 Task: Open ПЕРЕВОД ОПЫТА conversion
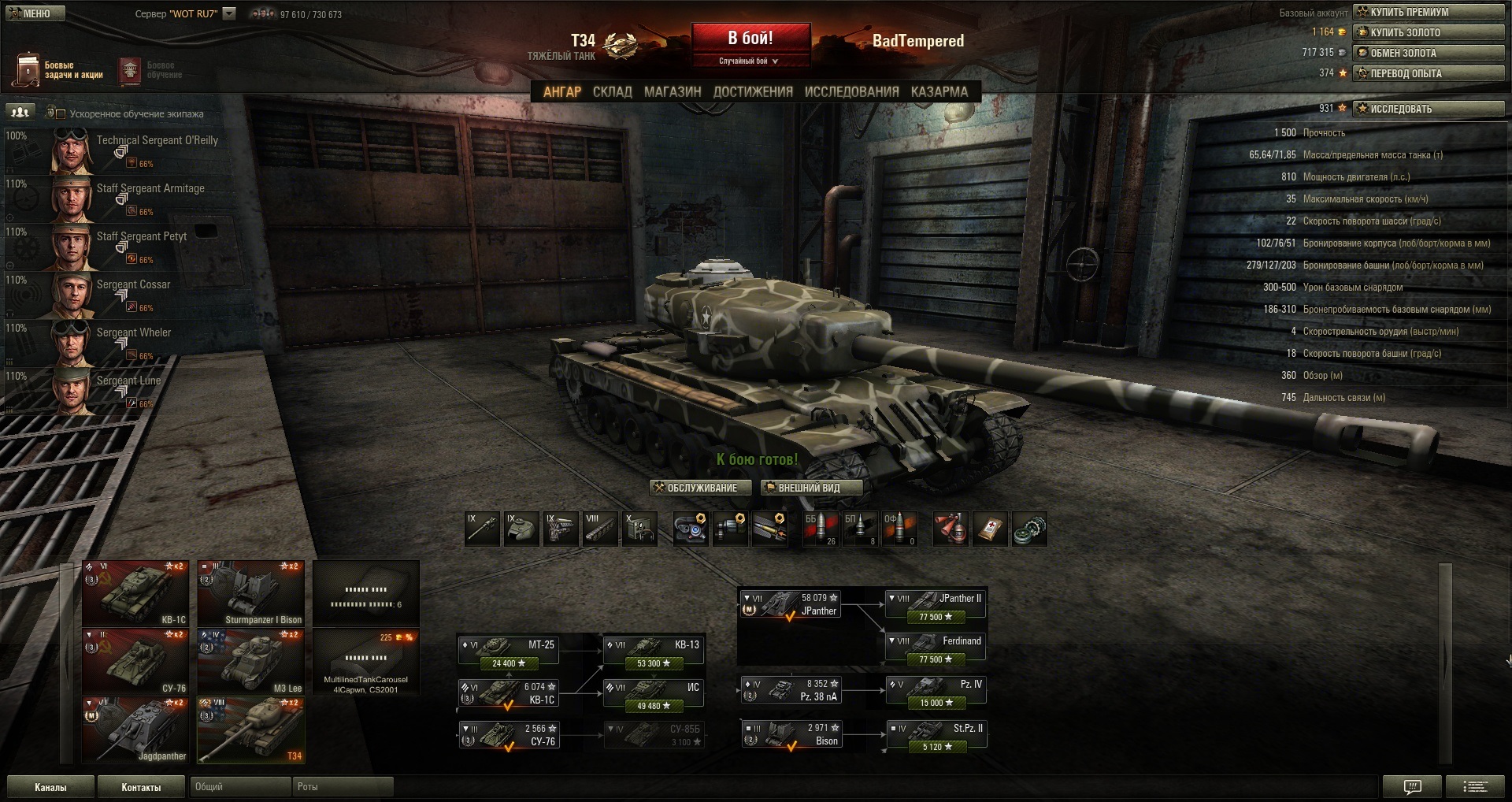[1429, 73]
